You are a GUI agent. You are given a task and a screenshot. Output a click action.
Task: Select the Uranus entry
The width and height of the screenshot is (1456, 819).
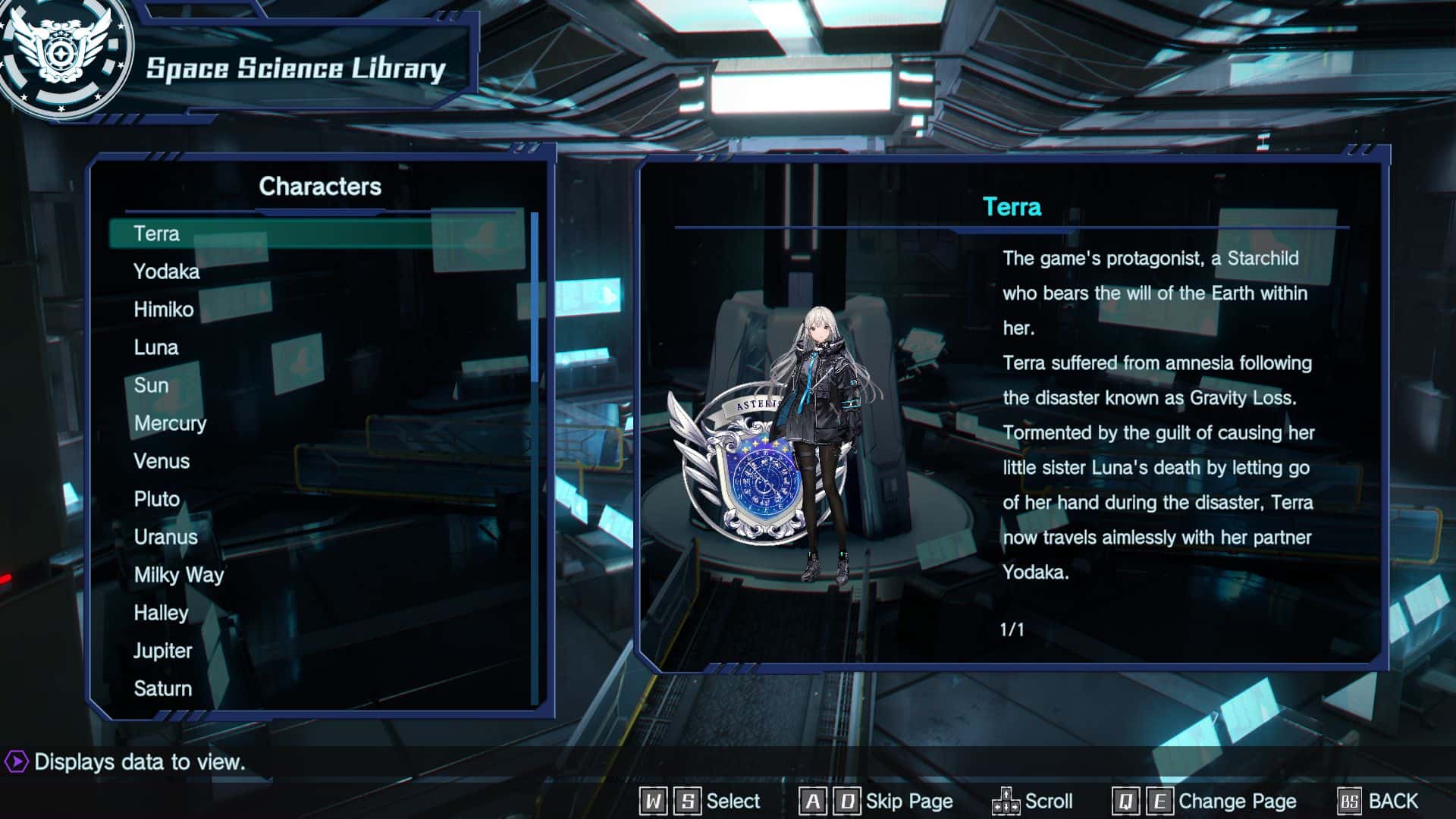(x=165, y=537)
